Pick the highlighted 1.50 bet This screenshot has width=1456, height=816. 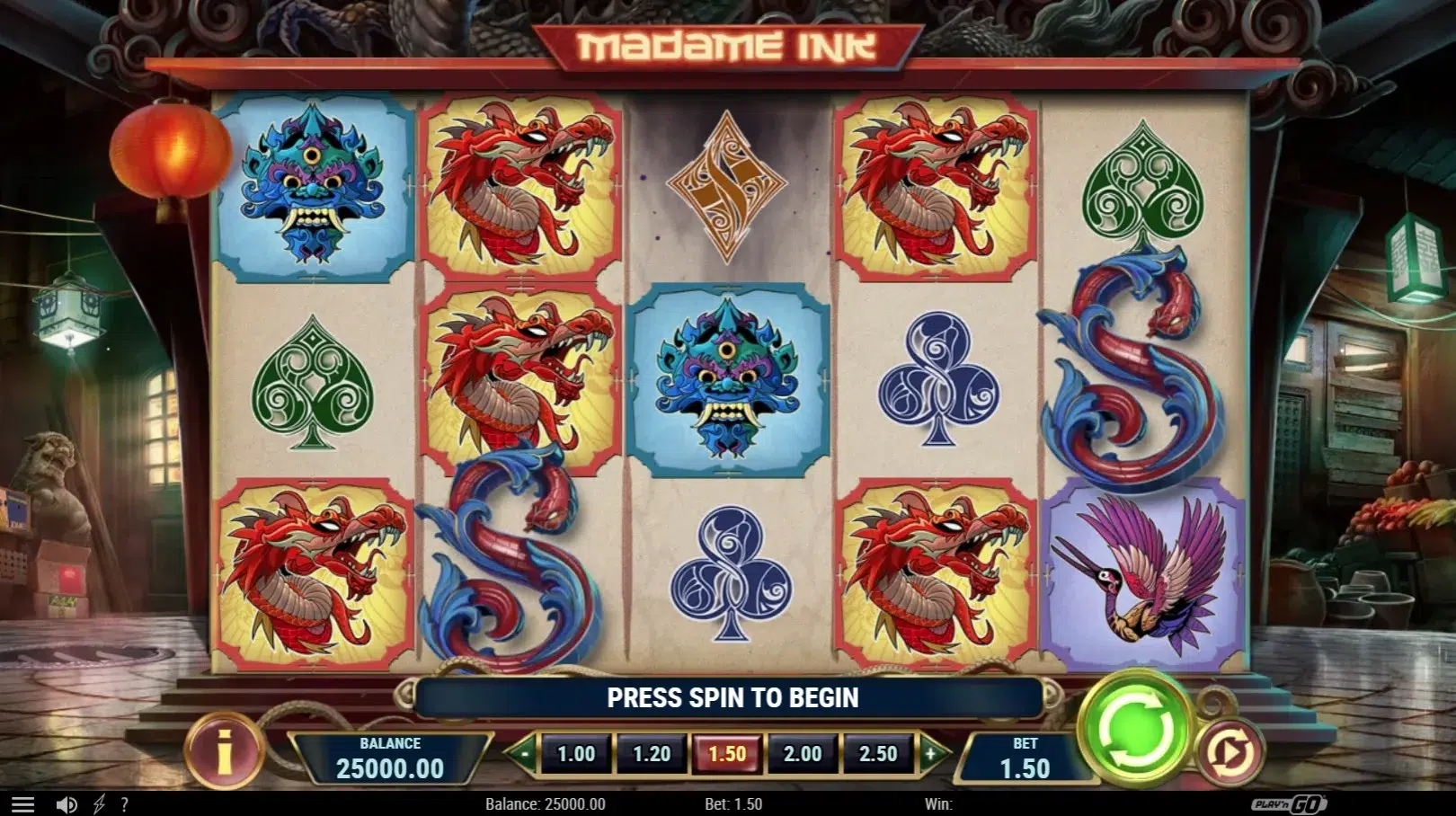727,754
